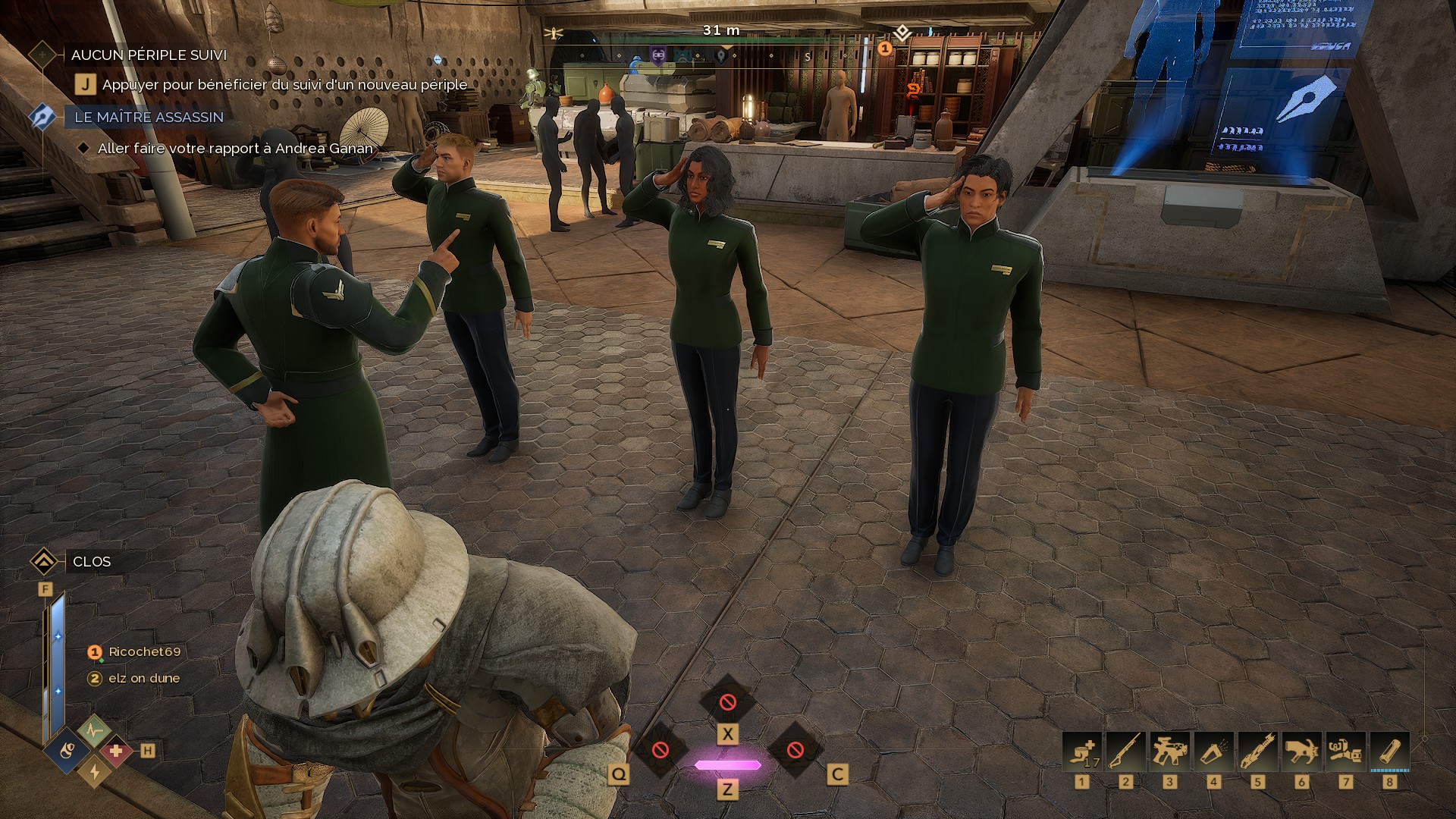Select the bandage healing item slot
The height and width of the screenshot is (819, 1456).
(x=1082, y=752)
